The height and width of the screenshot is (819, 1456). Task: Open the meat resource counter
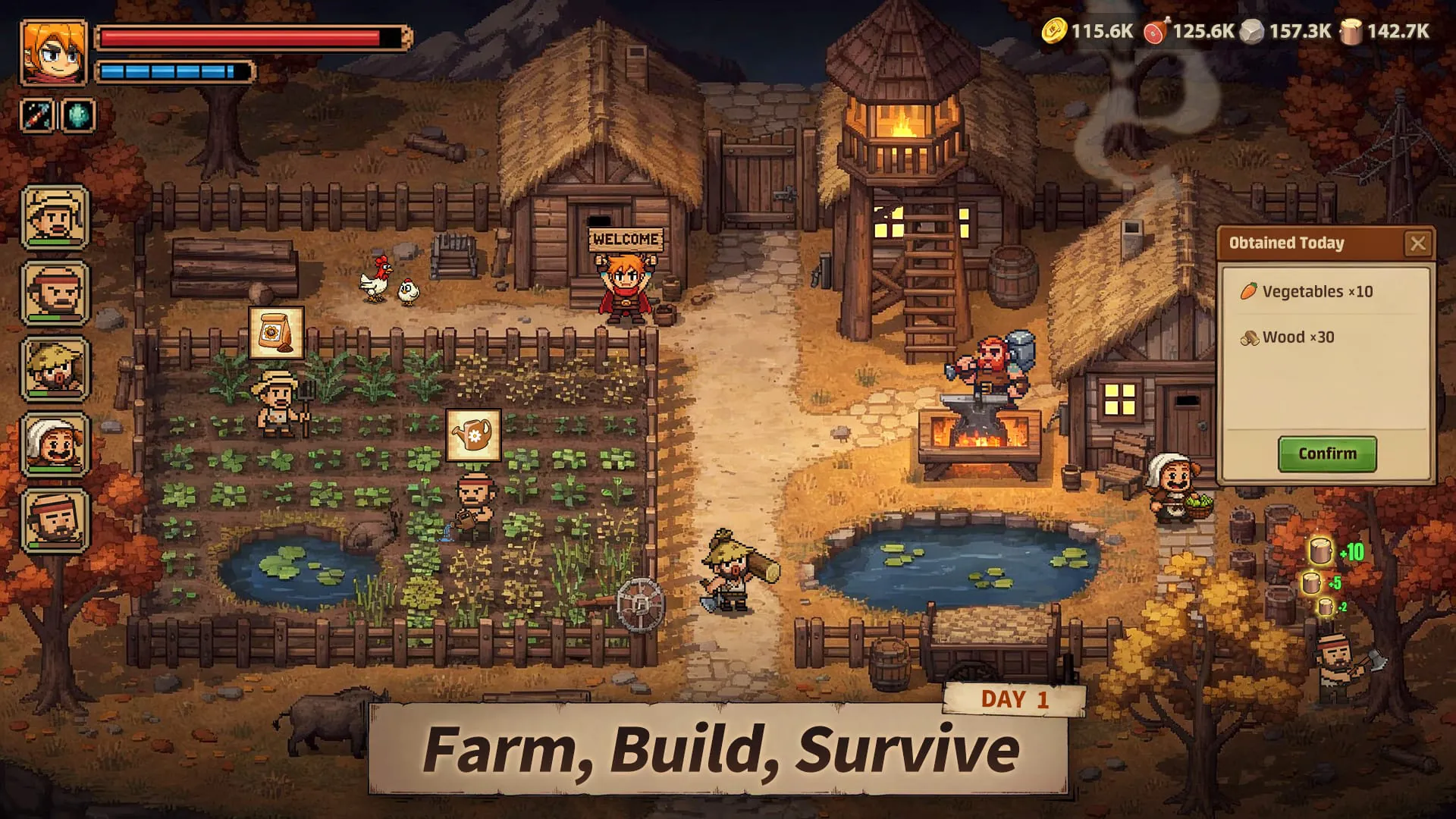[1189, 31]
